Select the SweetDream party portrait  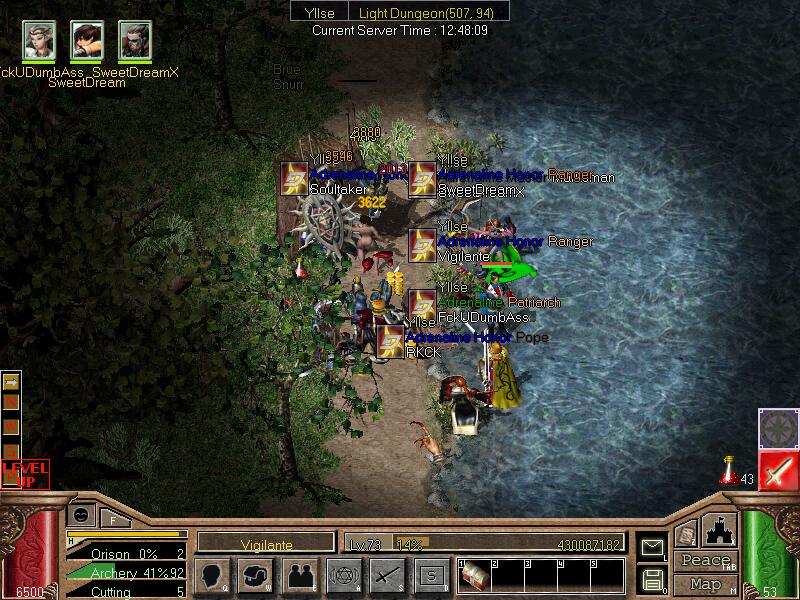tap(87, 40)
